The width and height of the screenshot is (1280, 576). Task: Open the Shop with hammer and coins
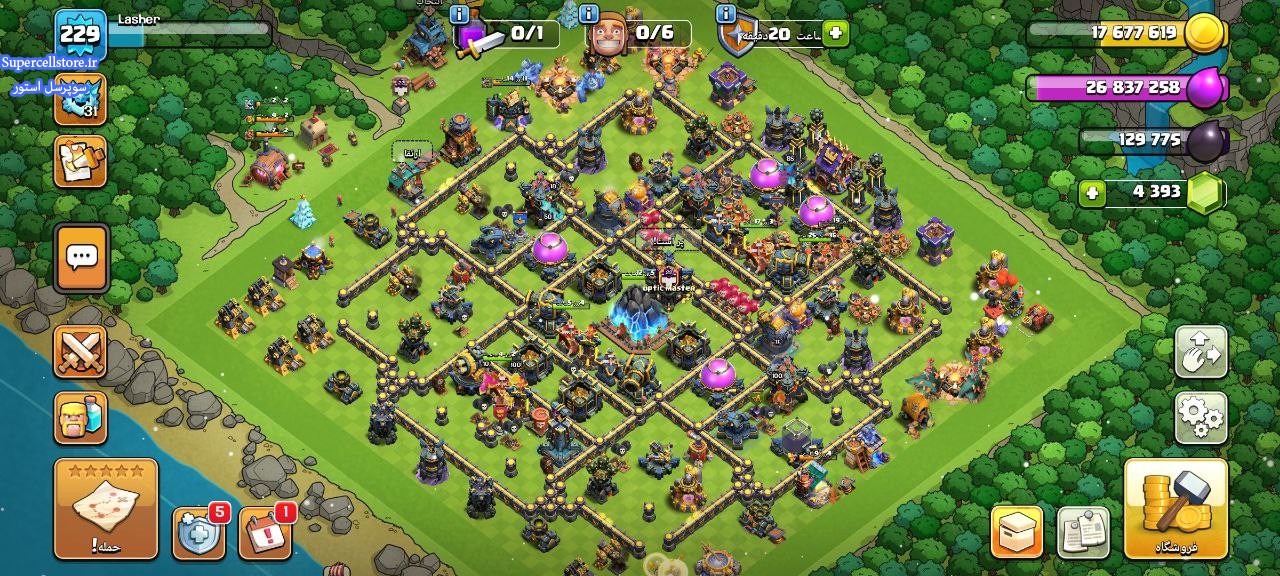coord(1176,508)
